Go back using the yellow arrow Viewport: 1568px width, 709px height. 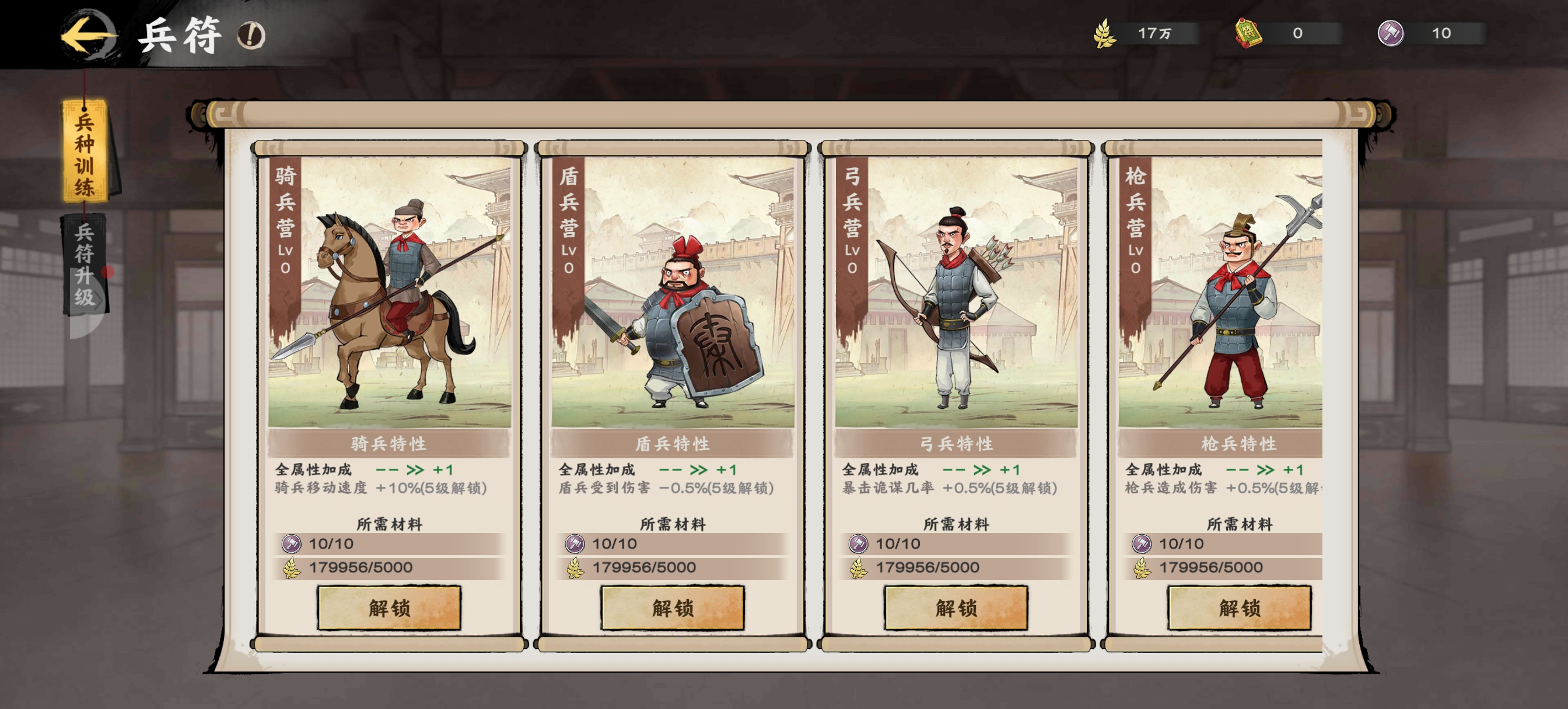point(89,36)
